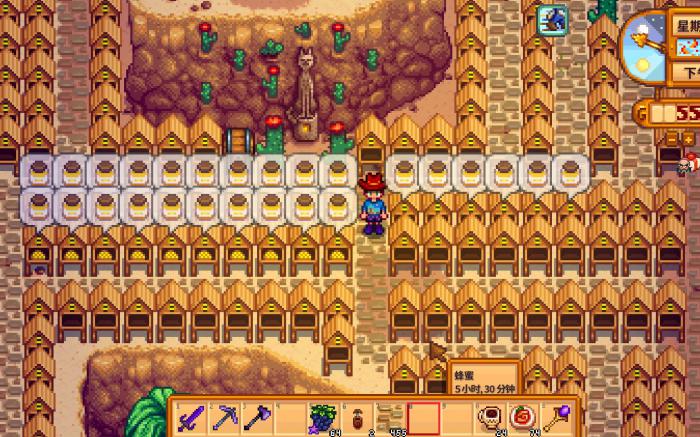700x437 pixels.
Task: Equip the pickaxe from the hotbar
Action: coord(225,415)
